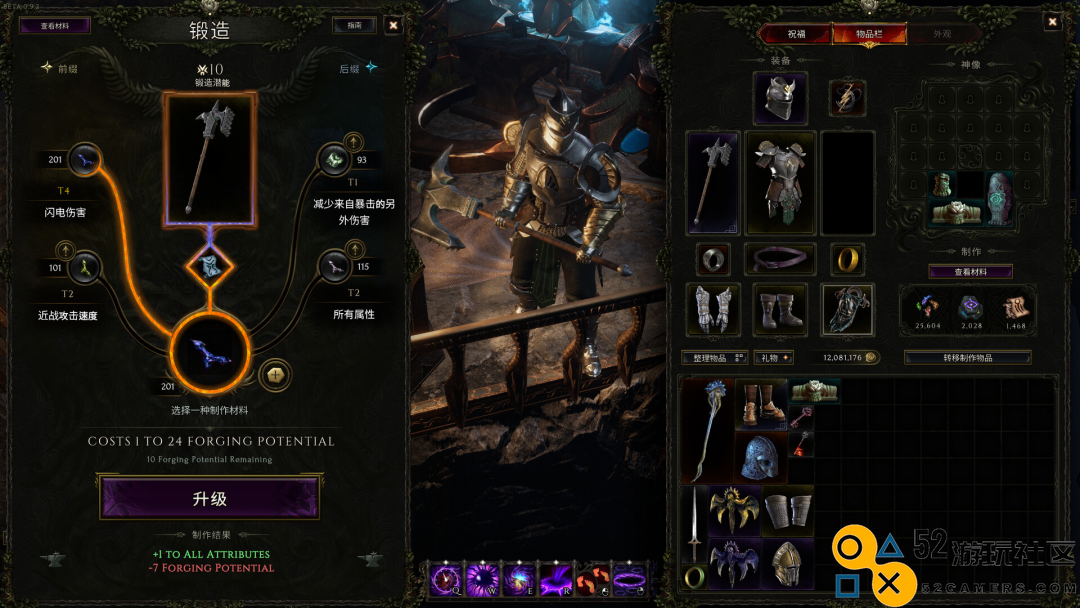Open the 礼物 gift button
This screenshot has height=608, width=1080.
[x=773, y=357]
